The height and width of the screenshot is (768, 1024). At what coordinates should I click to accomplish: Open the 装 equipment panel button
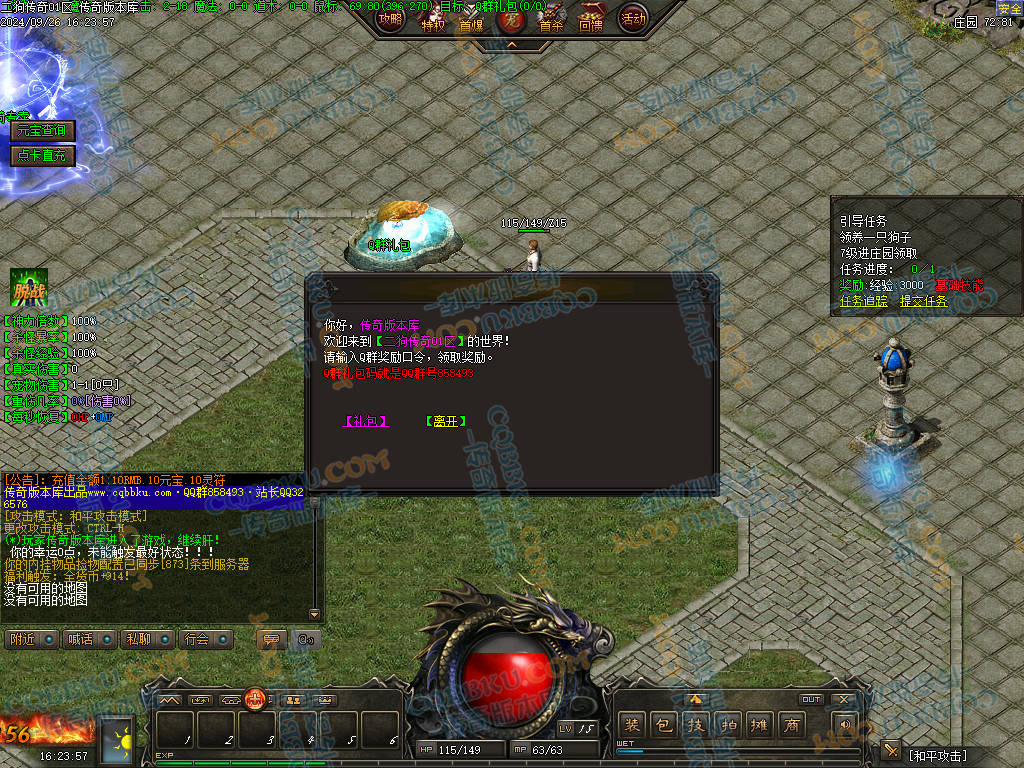[x=632, y=725]
